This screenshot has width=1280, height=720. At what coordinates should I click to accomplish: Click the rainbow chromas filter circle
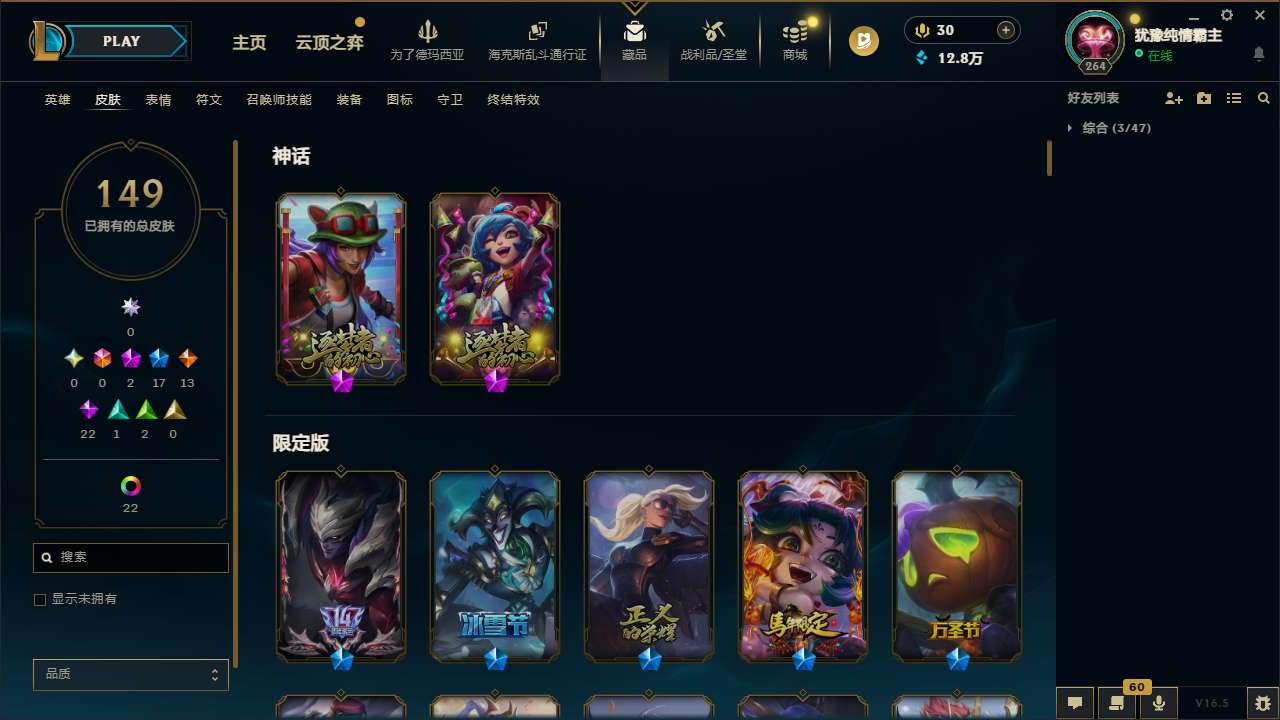point(130,485)
